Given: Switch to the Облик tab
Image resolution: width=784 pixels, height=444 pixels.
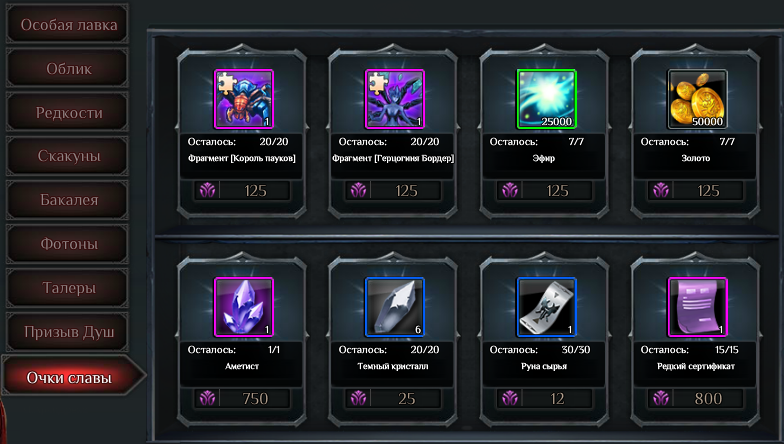Looking at the screenshot, I should pyautogui.click(x=69, y=69).
